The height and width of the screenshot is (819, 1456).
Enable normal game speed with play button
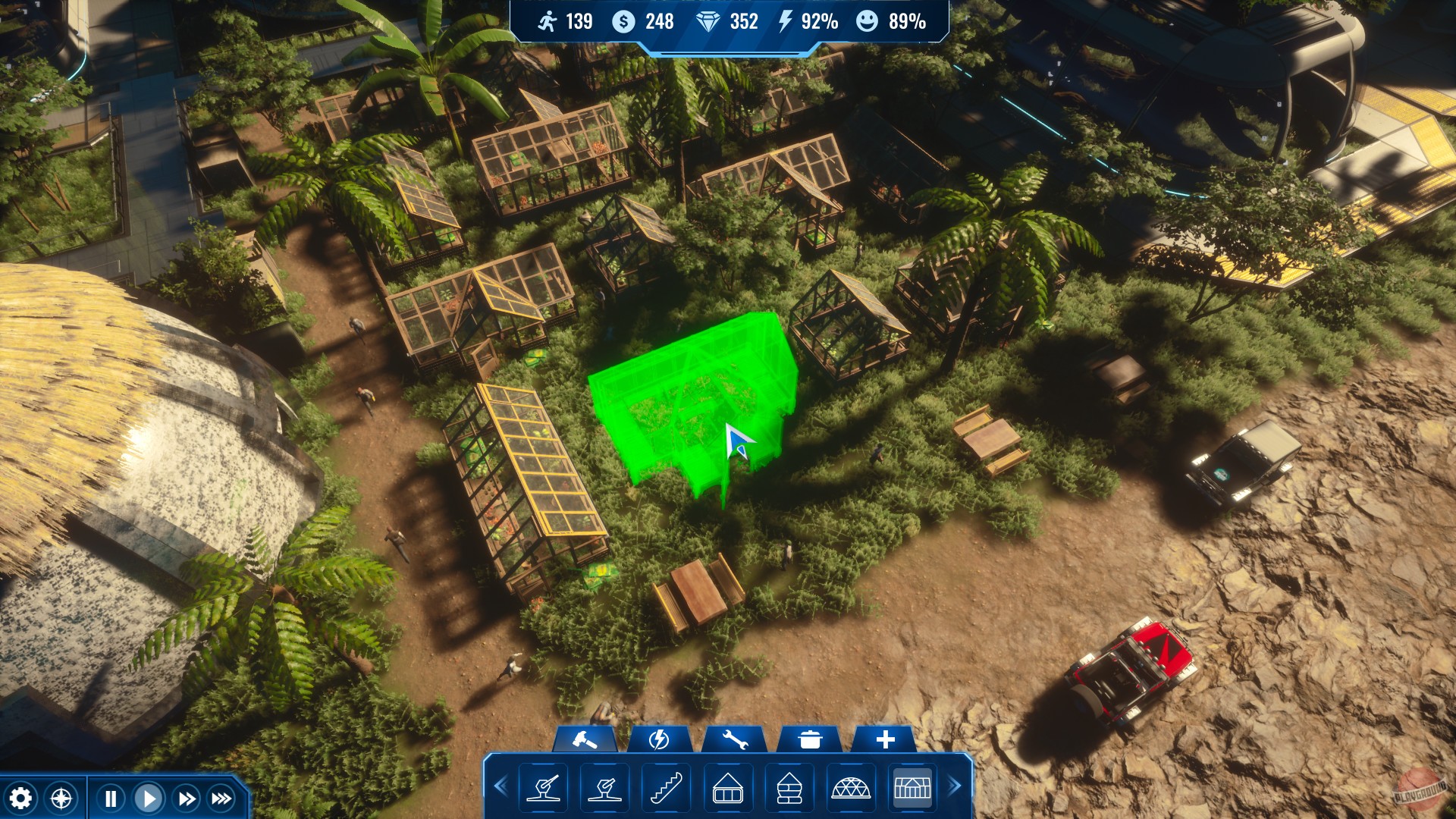[149, 797]
